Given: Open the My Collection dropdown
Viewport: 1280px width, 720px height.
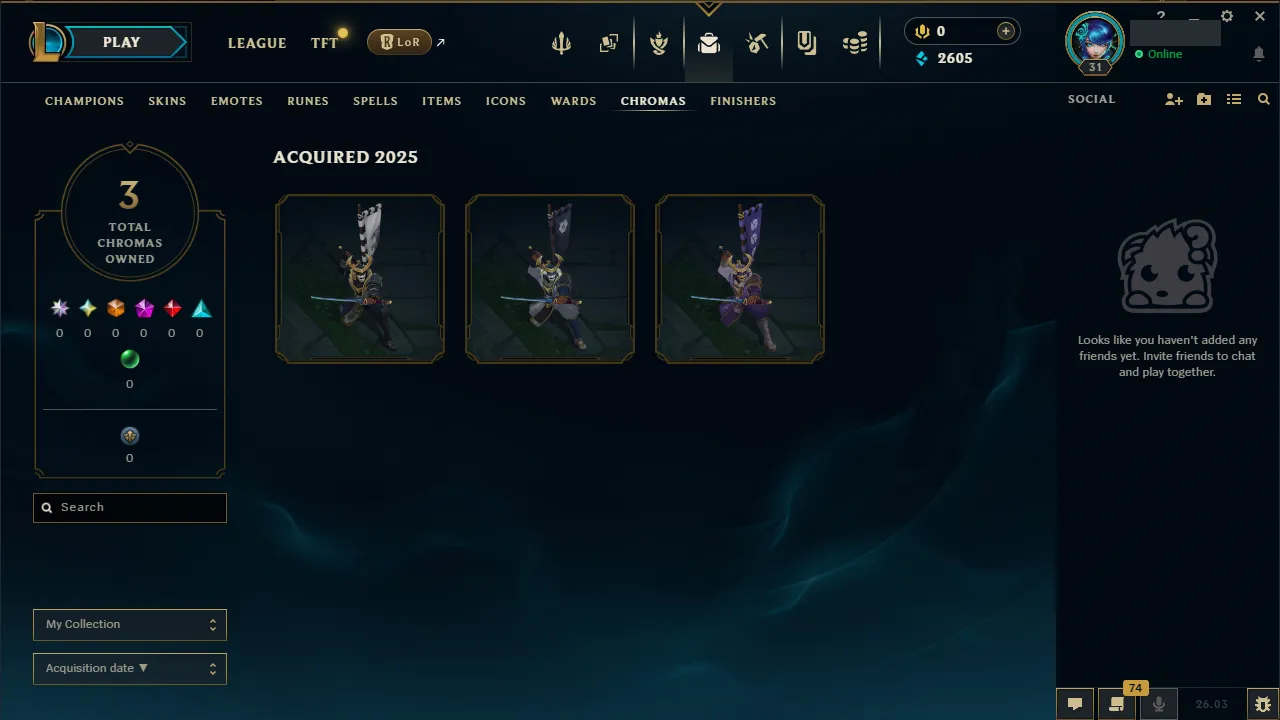Looking at the screenshot, I should pyautogui.click(x=129, y=624).
